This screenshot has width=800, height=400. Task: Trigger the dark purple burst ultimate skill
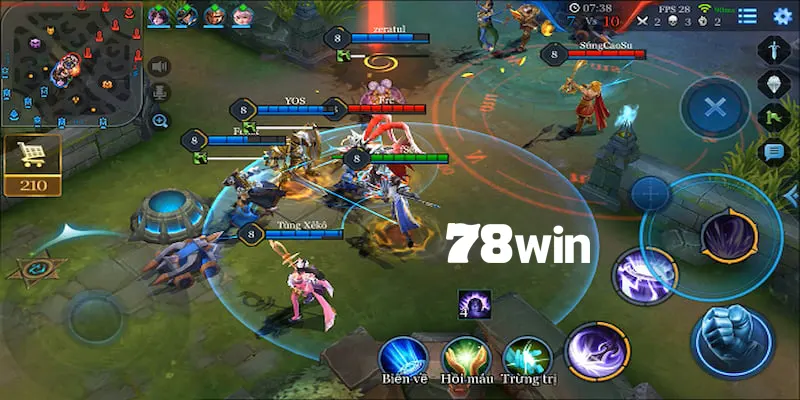coord(728,237)
